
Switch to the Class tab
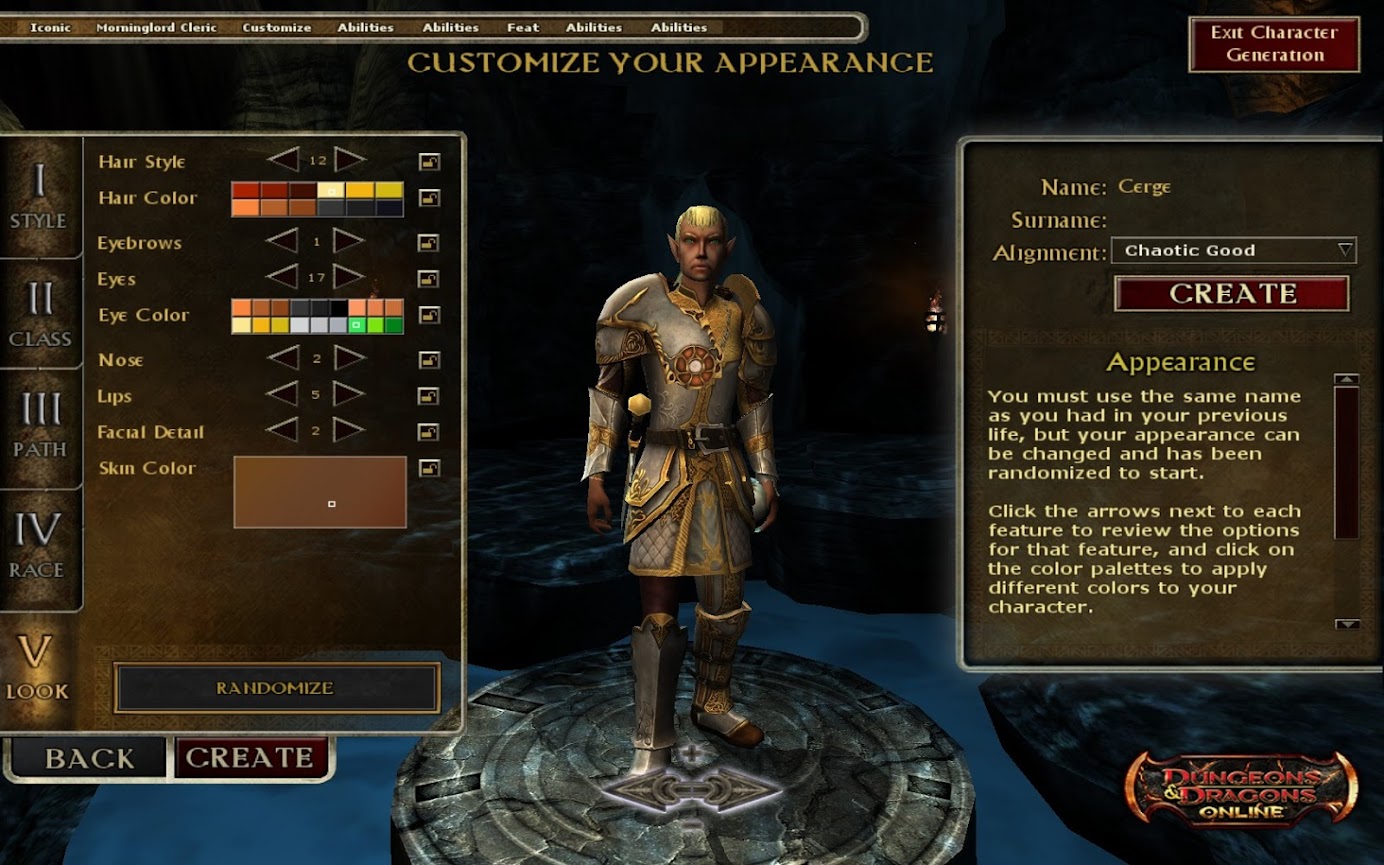tap(40, 314)
